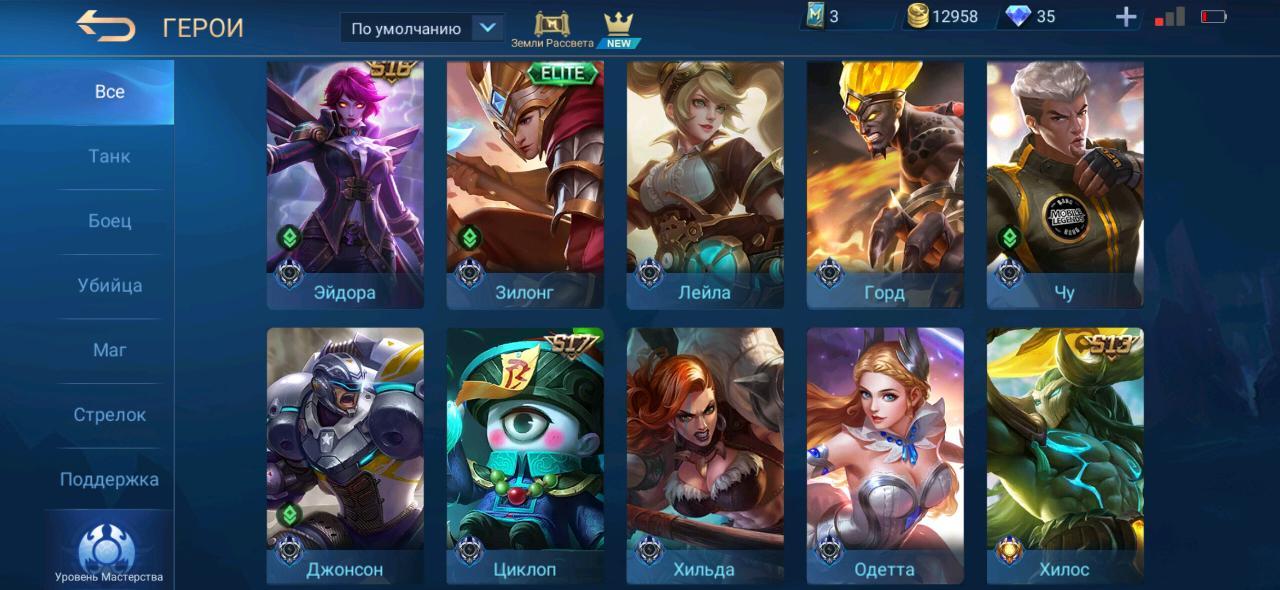Switch to the Маг tab
Viewport: 1280px width, 590px height.
pos(109,350)
